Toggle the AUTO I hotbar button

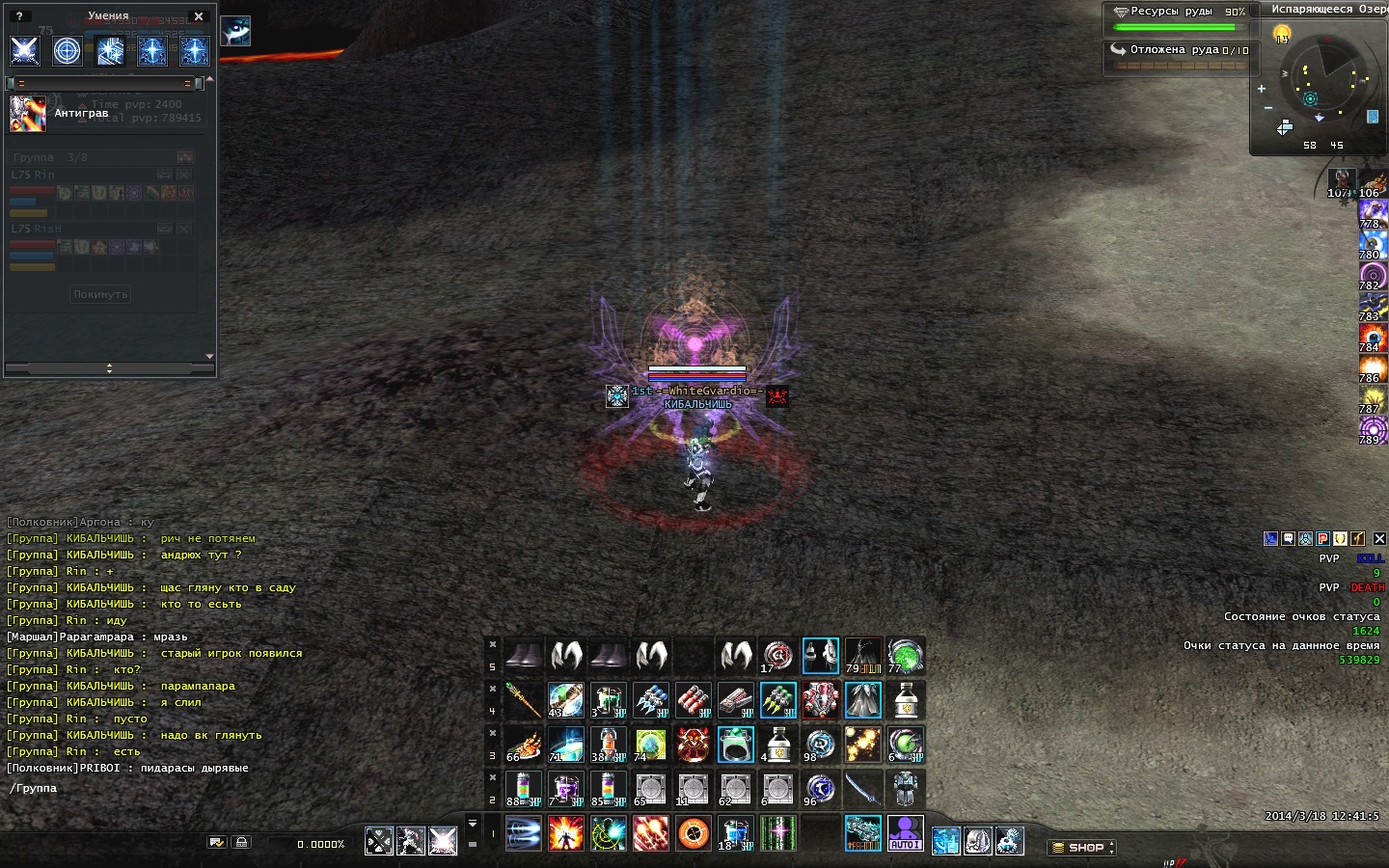905,833
